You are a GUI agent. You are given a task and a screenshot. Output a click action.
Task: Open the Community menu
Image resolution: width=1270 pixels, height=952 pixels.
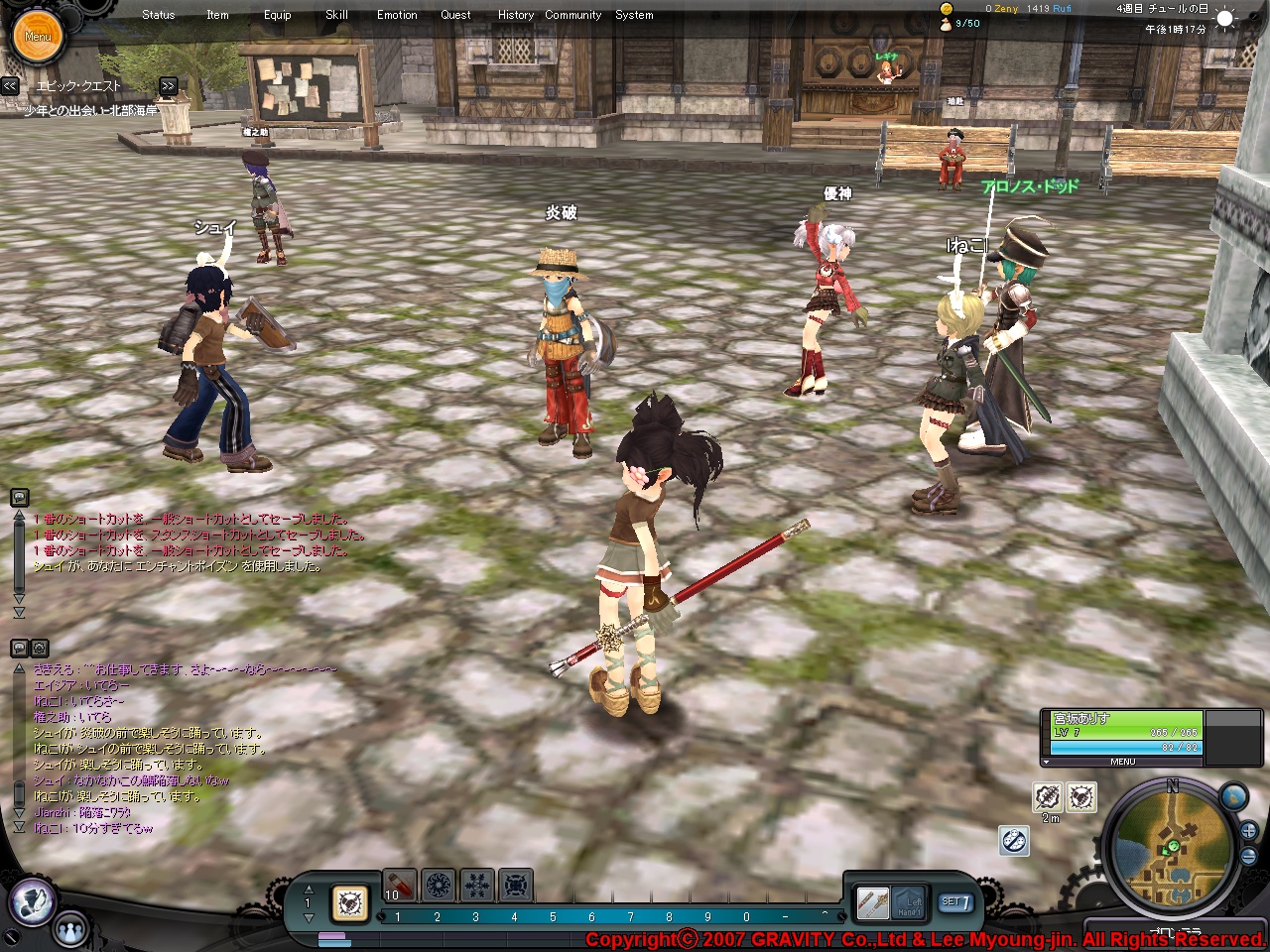click(x=572, y=15)
